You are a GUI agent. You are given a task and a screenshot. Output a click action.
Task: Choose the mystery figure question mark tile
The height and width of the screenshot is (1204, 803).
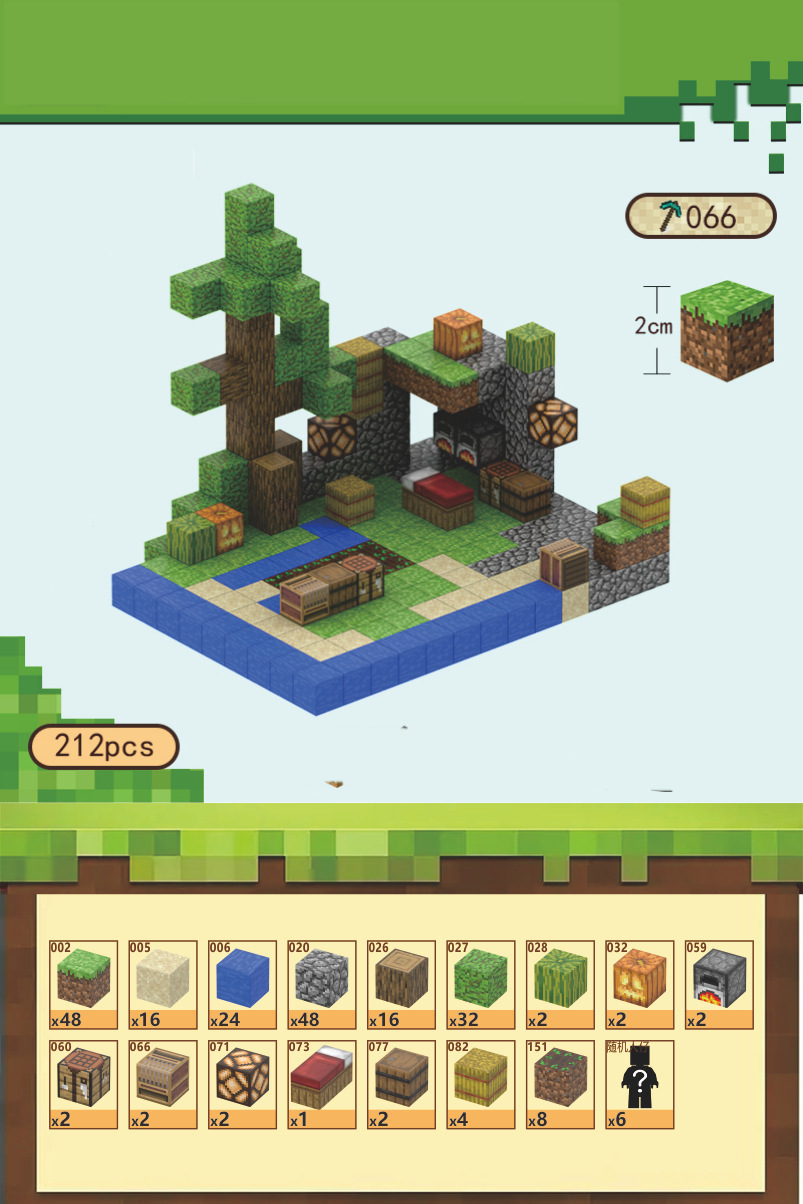[640, 1085]
